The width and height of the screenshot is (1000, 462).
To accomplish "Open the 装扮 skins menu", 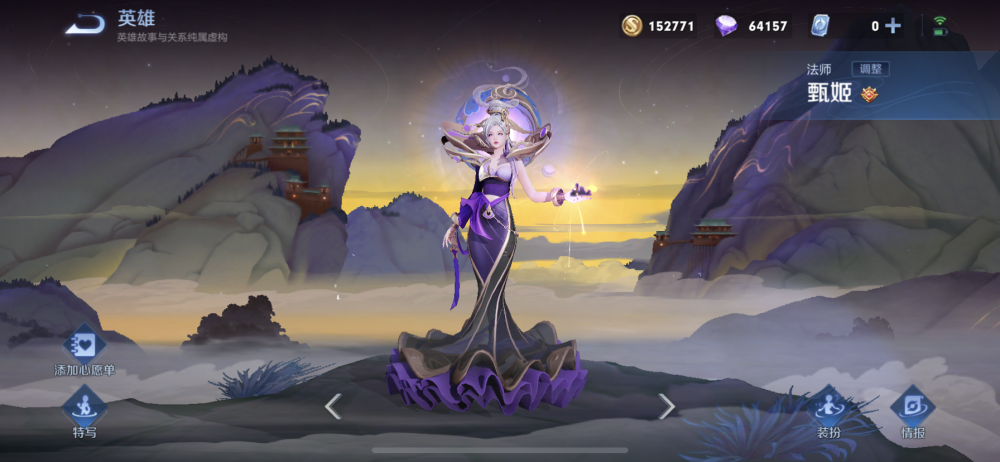I will pyautogui.click(x=827, y=408).
